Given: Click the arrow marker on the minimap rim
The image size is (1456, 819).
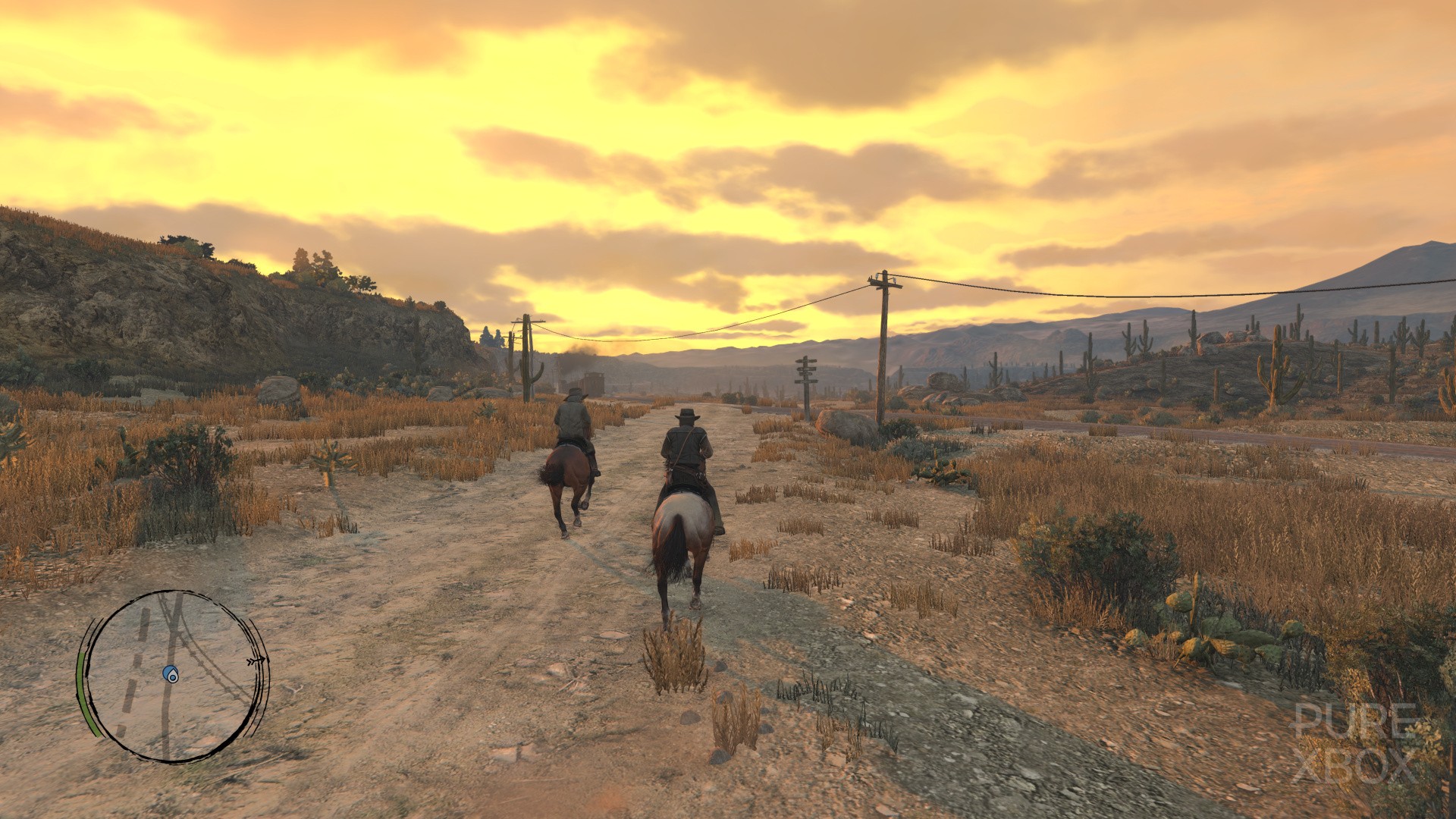Looking at the screenshot, I should [258, 661].
